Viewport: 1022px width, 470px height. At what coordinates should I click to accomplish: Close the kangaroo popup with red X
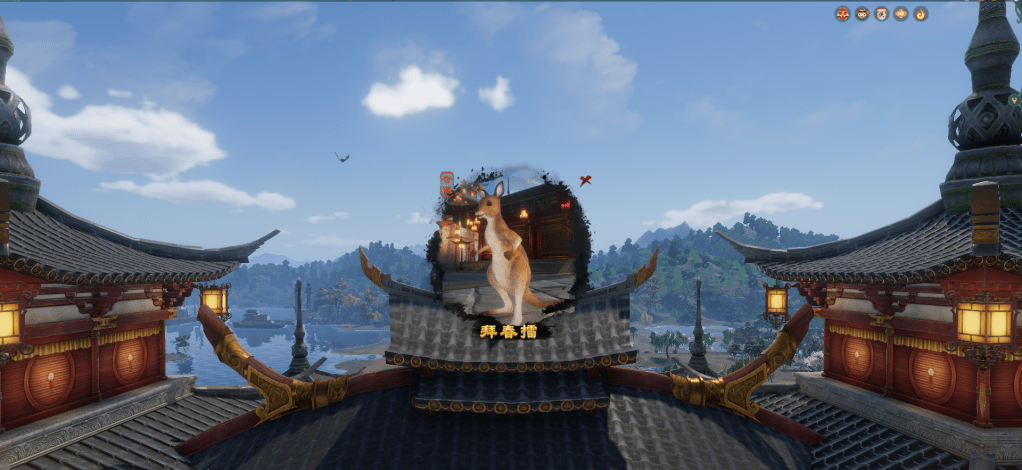(x=585, y=181)
